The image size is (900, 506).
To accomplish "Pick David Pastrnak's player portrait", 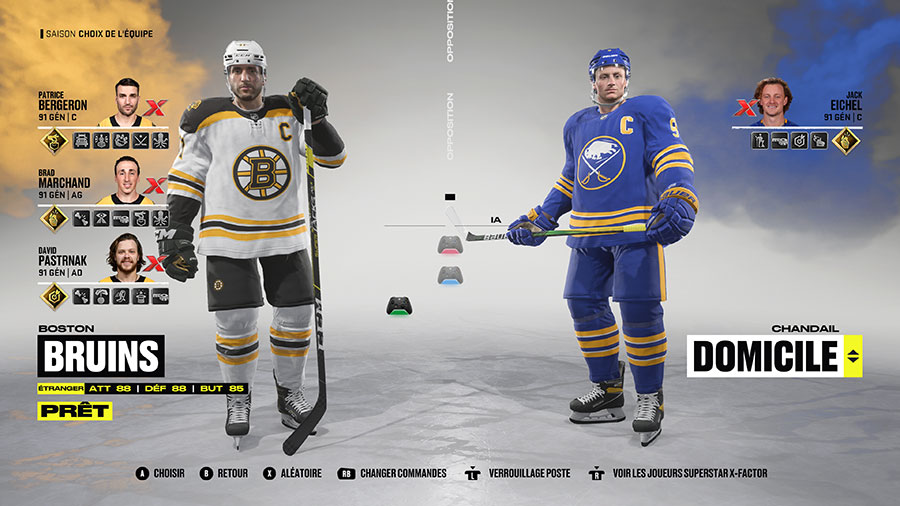I will pyautogui.click(x=126, y=258).
